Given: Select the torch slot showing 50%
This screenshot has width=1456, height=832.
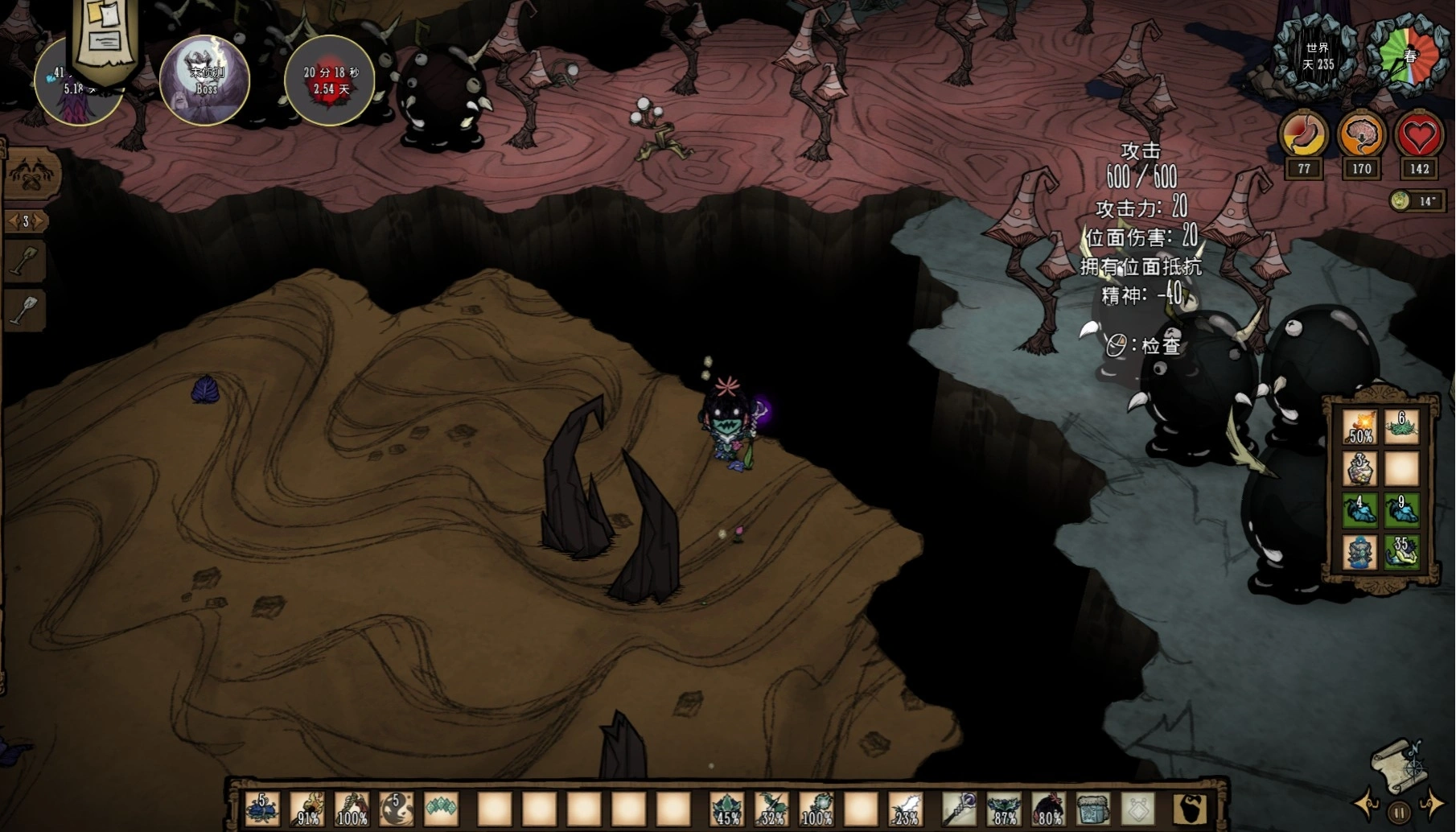Looking at the screenshot, I should [1359, 426].
